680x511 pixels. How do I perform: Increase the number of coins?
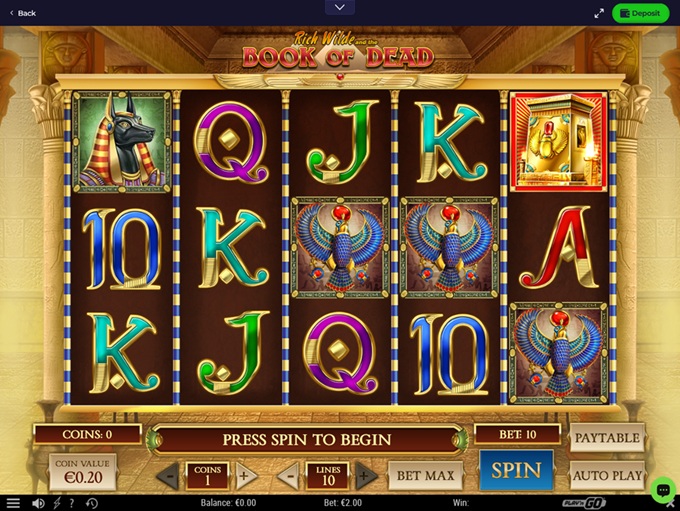tap(245, 476)
